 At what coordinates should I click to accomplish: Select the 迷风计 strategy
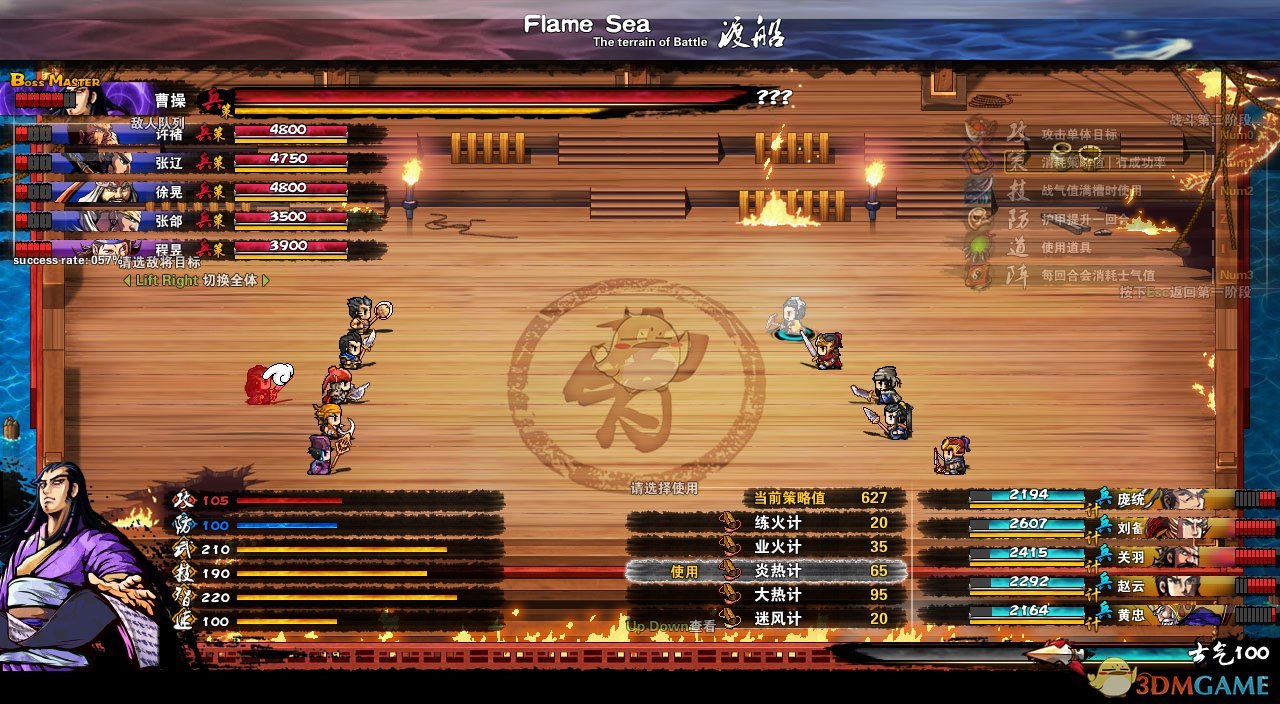pyautogui.click(x=776, y=619)
